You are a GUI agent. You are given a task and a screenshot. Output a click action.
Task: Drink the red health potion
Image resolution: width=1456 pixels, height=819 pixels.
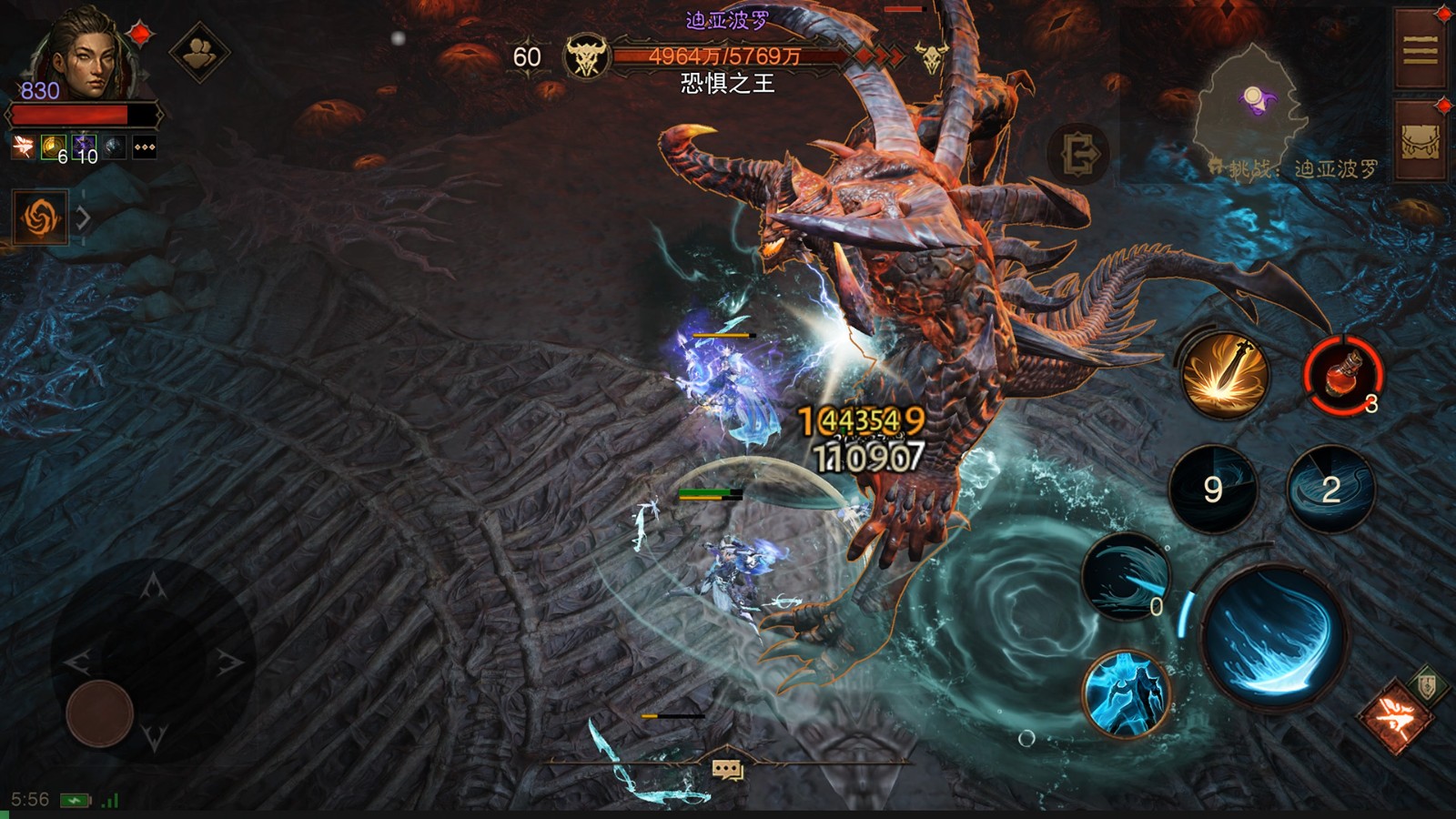pos(1343,374)
